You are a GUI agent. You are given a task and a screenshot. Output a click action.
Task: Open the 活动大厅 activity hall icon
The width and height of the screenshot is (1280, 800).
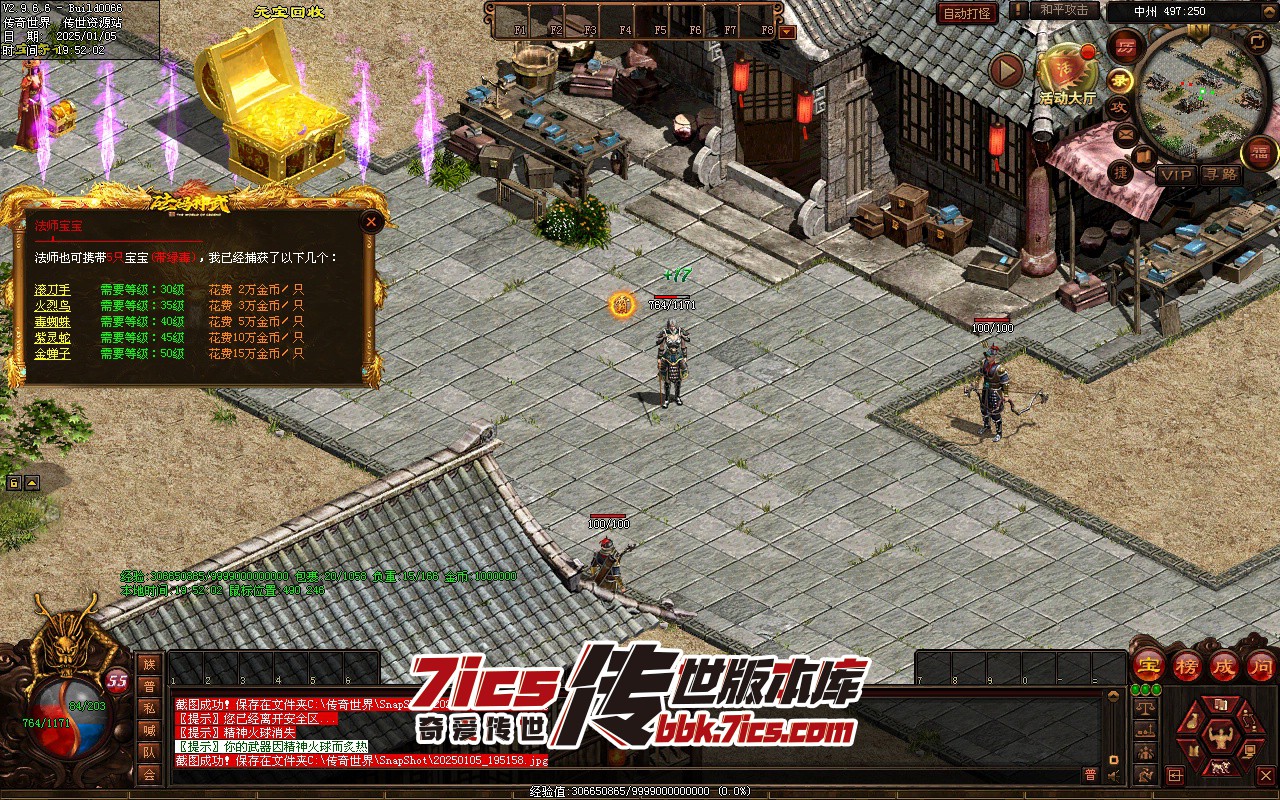(1066, 72)
